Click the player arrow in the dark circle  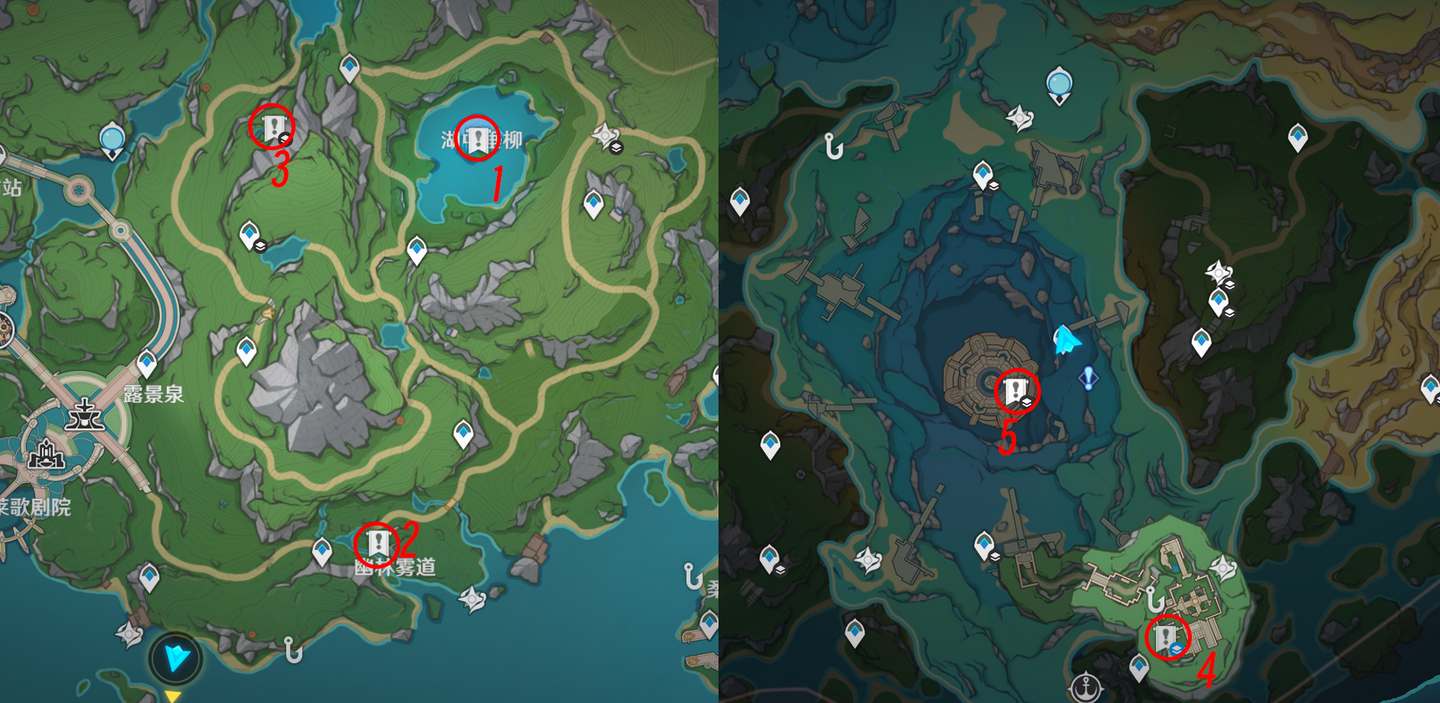coord(176,657)
